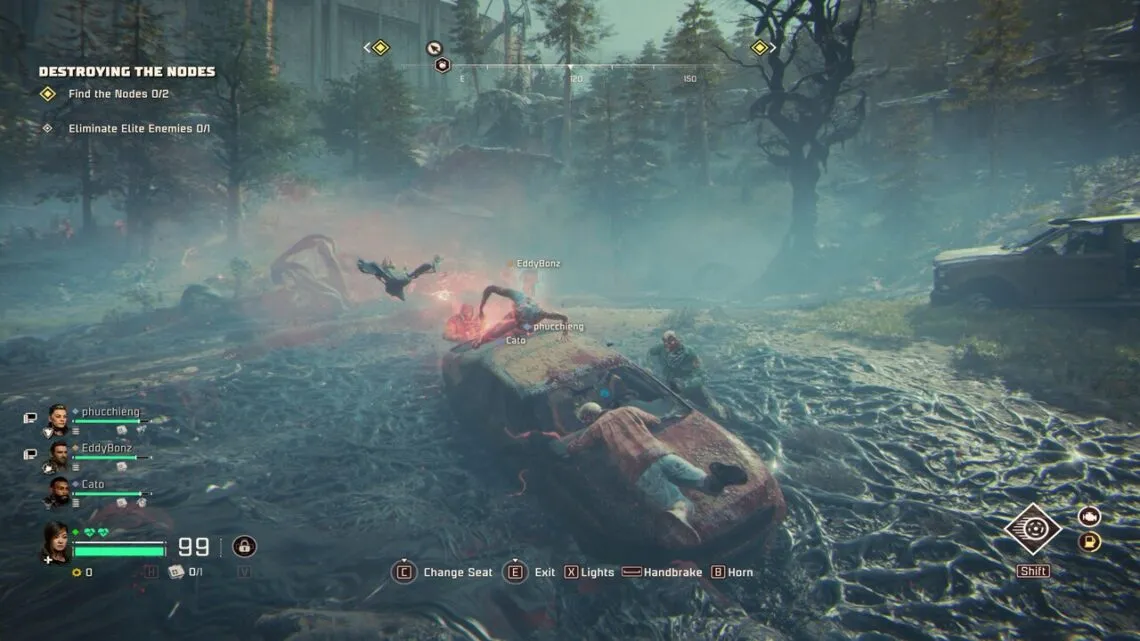Viewport: 1140px width, 641px height.
Task: Click the fuel pump indicator icon
Action: (1089, 542)
